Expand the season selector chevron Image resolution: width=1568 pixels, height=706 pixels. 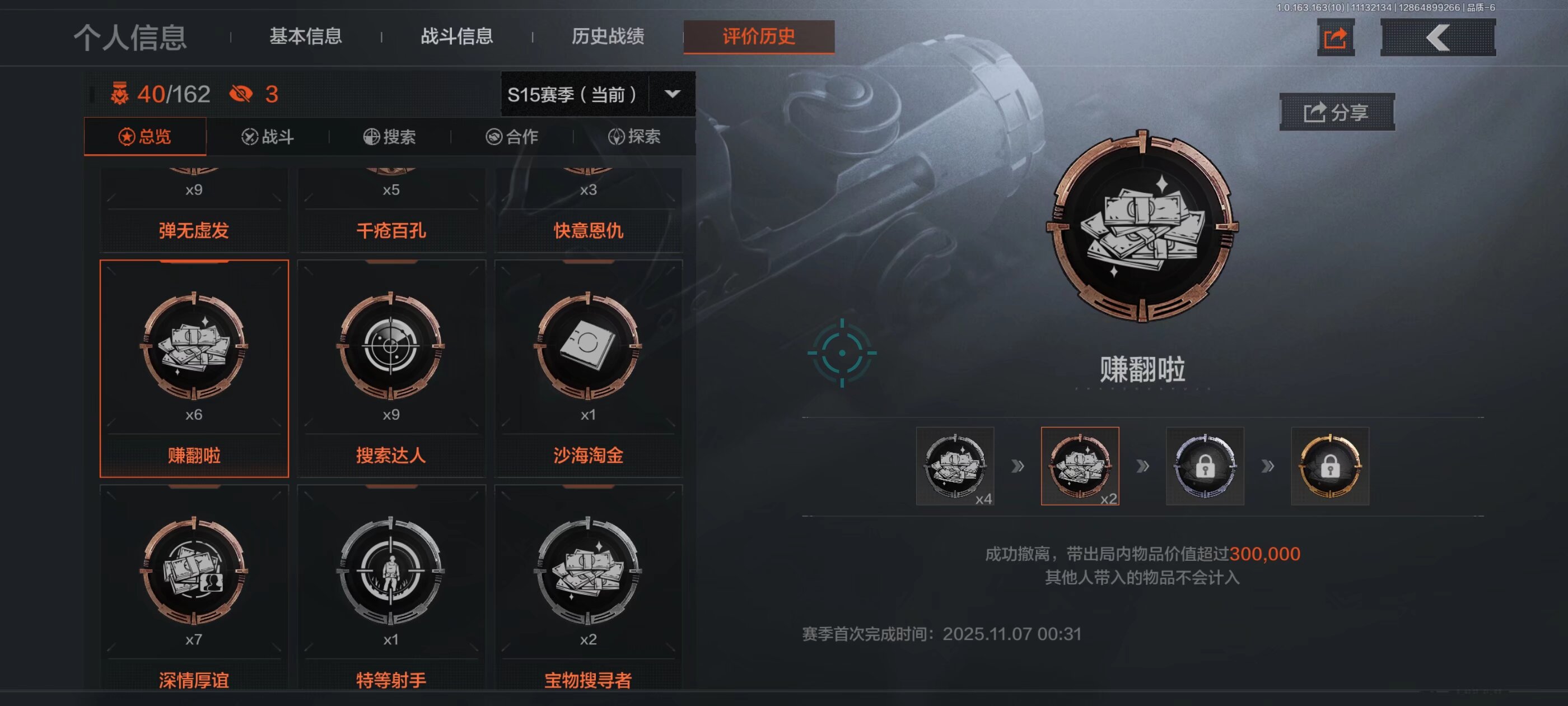(672, 94)
